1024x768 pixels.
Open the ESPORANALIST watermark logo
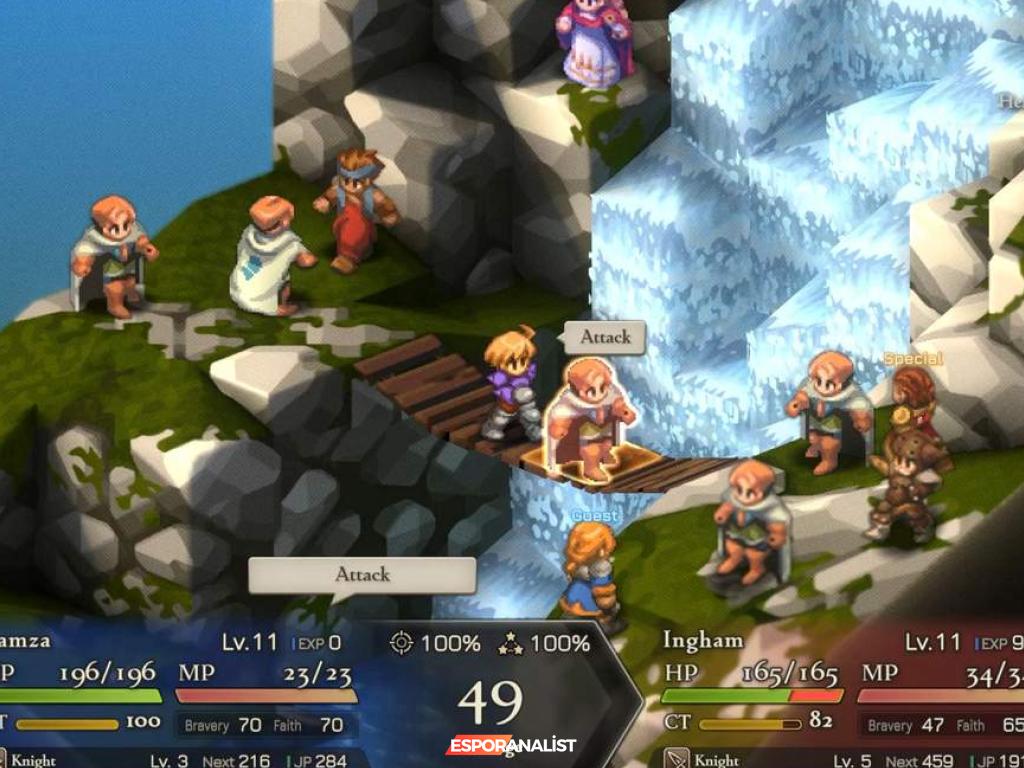(511, 746)
